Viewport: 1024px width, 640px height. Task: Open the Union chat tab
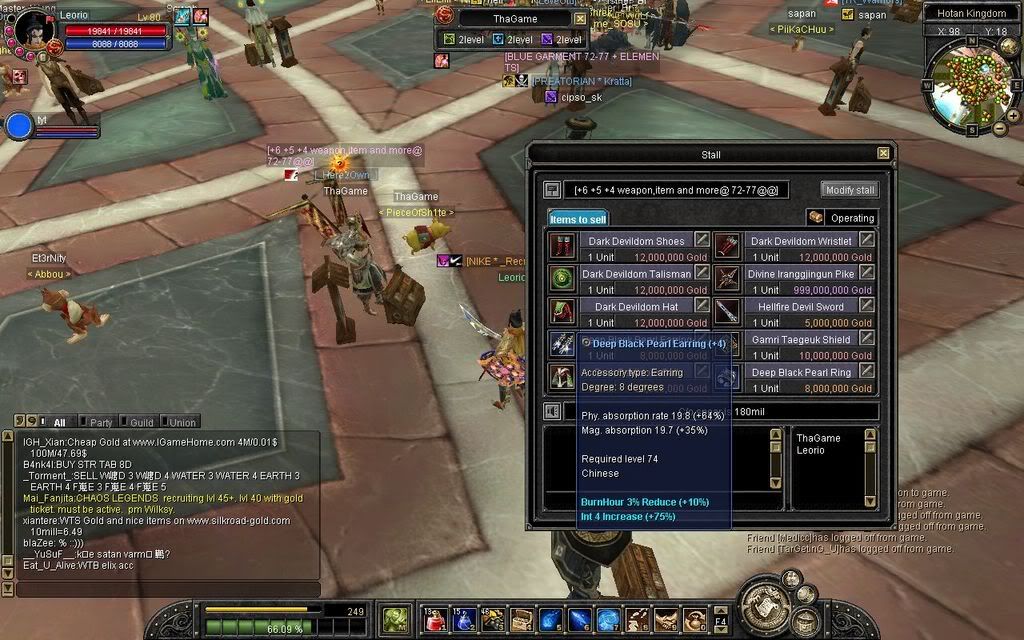pos(182,422)
